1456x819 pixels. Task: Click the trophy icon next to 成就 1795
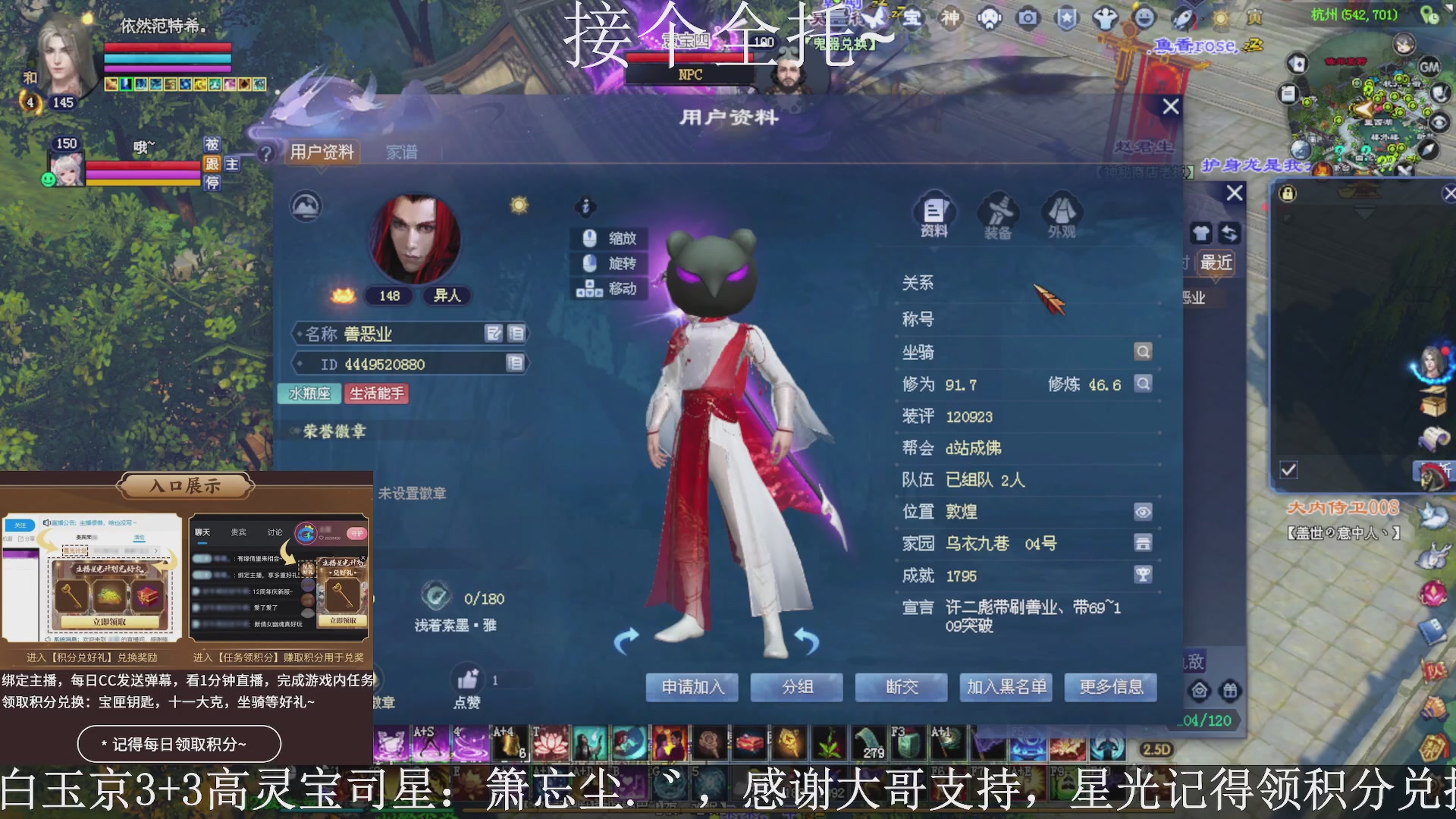[1144, 575]
